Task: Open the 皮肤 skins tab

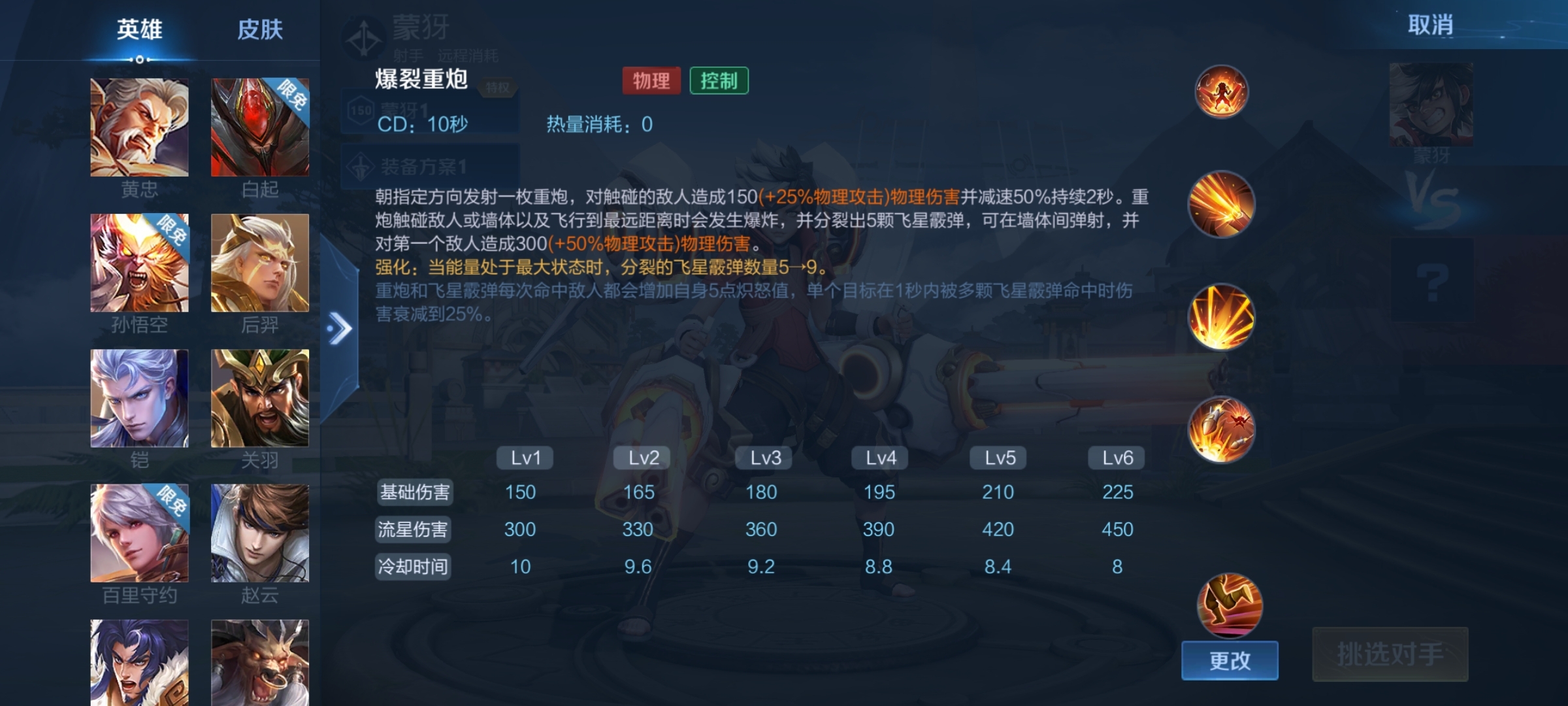Action: click(259, 29)
